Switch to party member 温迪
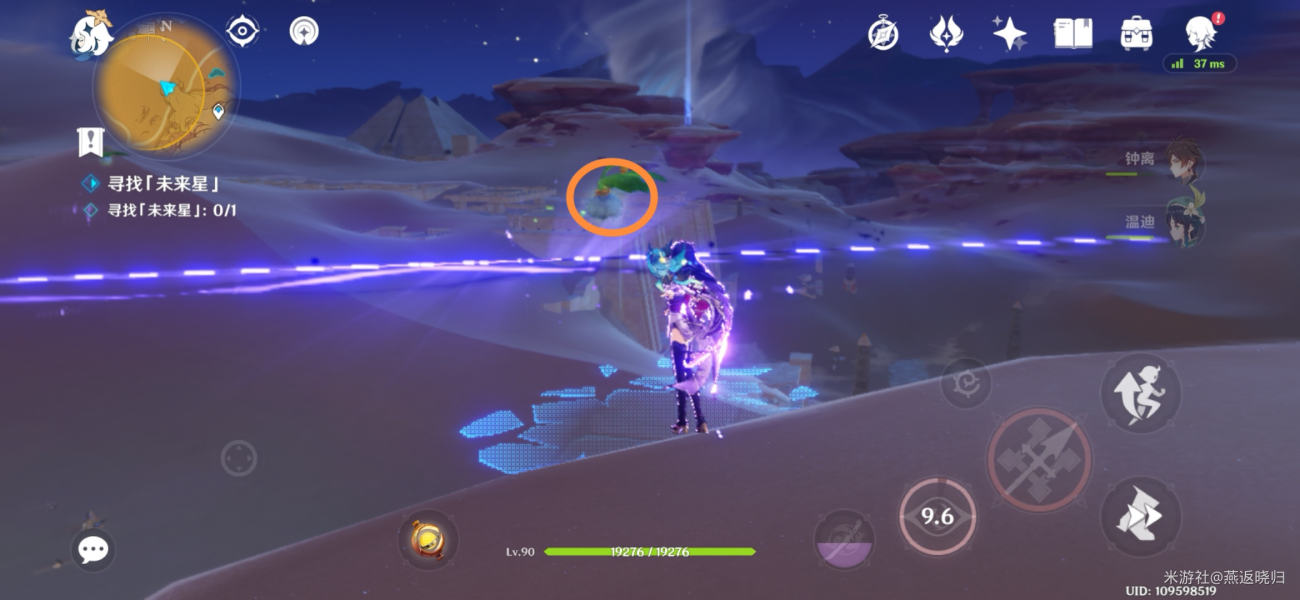1300x600 pixels. tap(1182, 223)
